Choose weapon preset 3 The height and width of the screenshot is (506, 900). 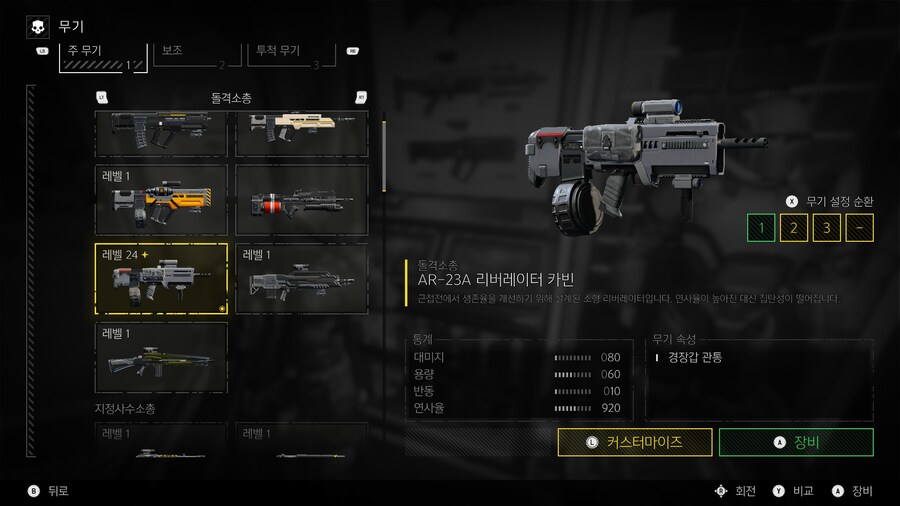(827, 228)
